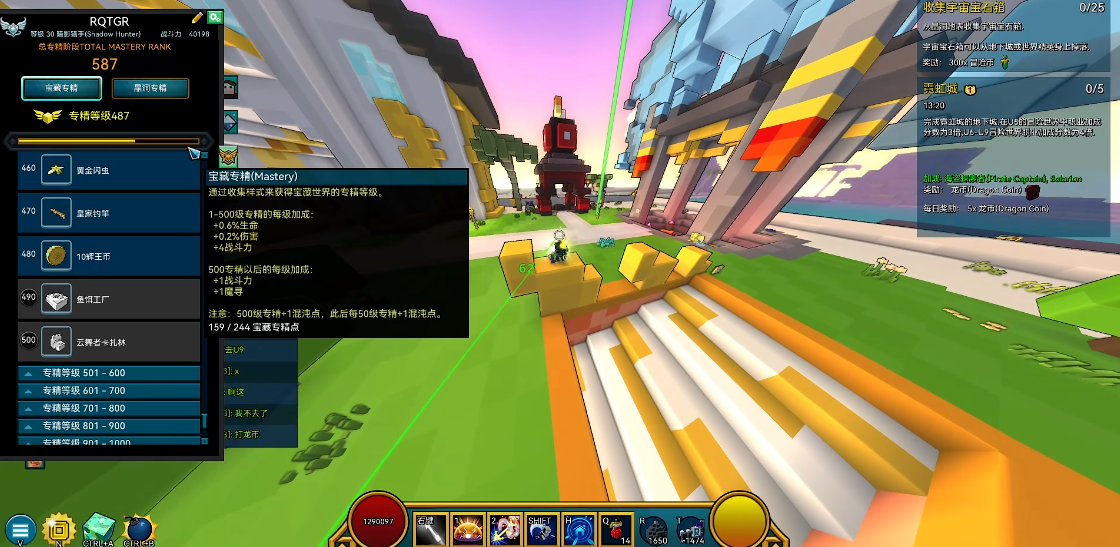The width and height of the screenshot is (1120, 547).
Task: Open the green gear settings icon
Action: pos(214,17)
